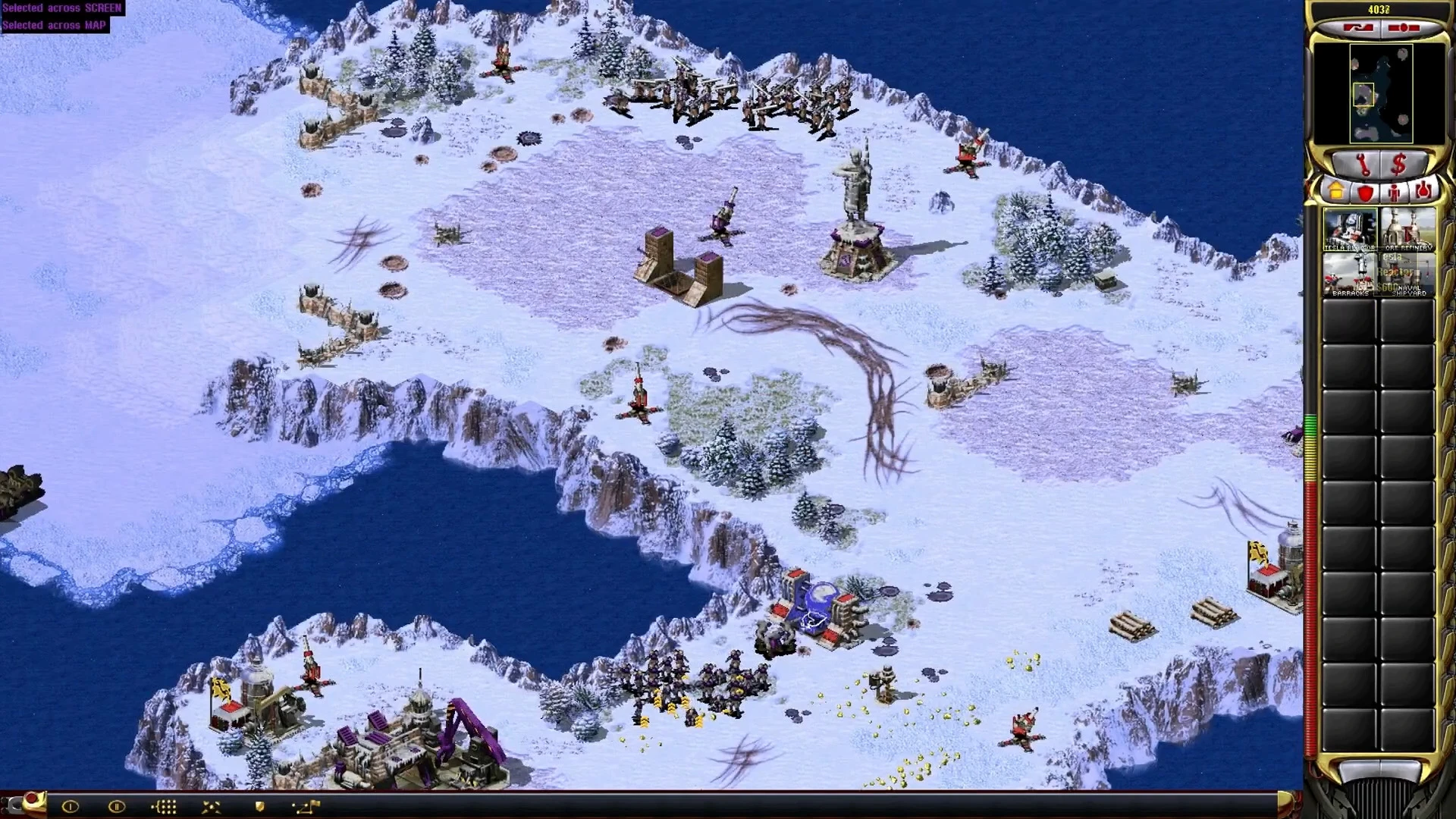Build an Ore Refinery
The height and width of the screenshot is (819, 1456).
pyautogui.click(x=1408, y=228)
